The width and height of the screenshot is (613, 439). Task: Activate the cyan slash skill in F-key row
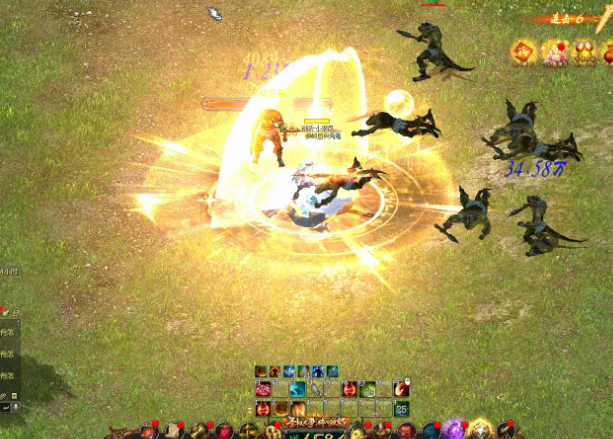click(298, 389)
